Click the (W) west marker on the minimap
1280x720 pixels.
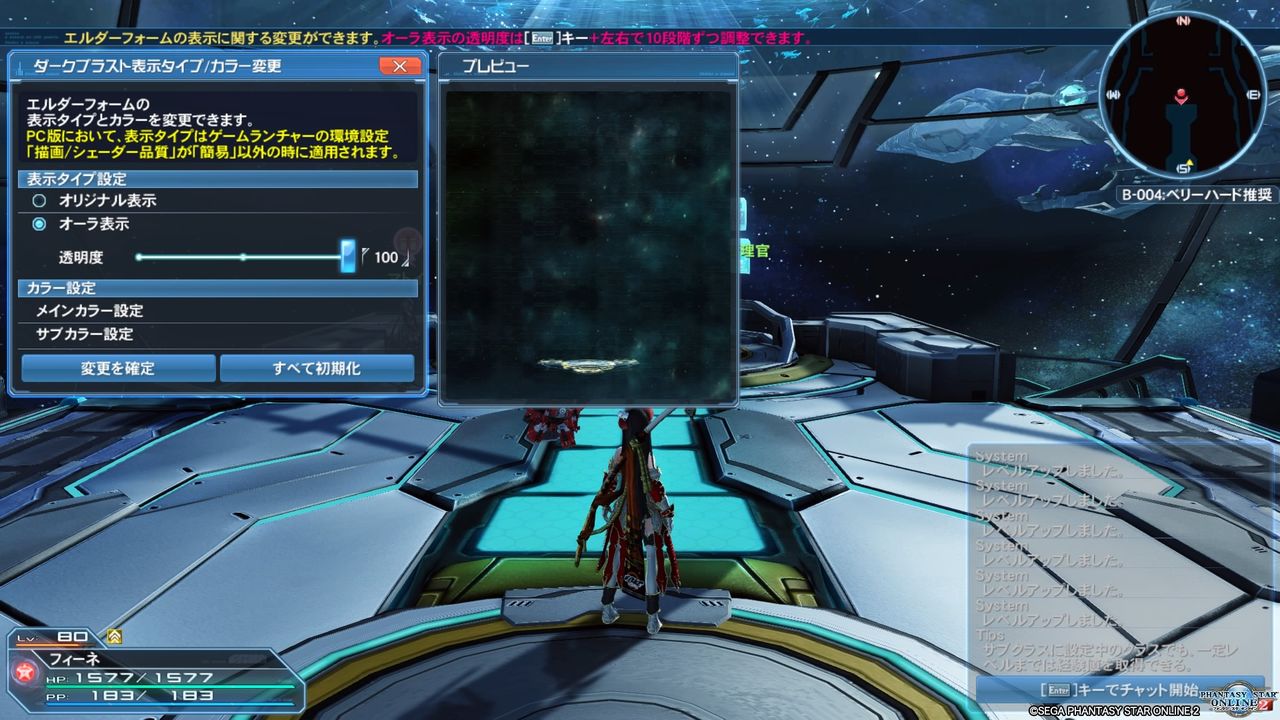pyautogui.click(x=1112, y=94)
